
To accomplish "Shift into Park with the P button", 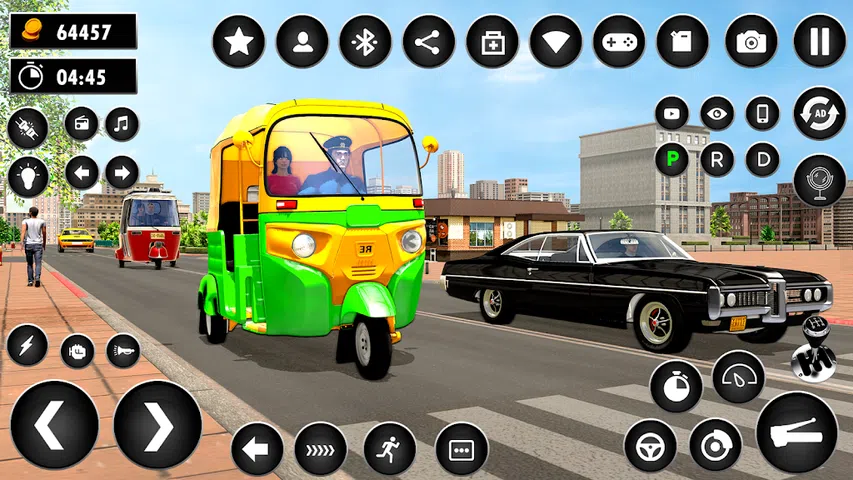I will (671, 159).
